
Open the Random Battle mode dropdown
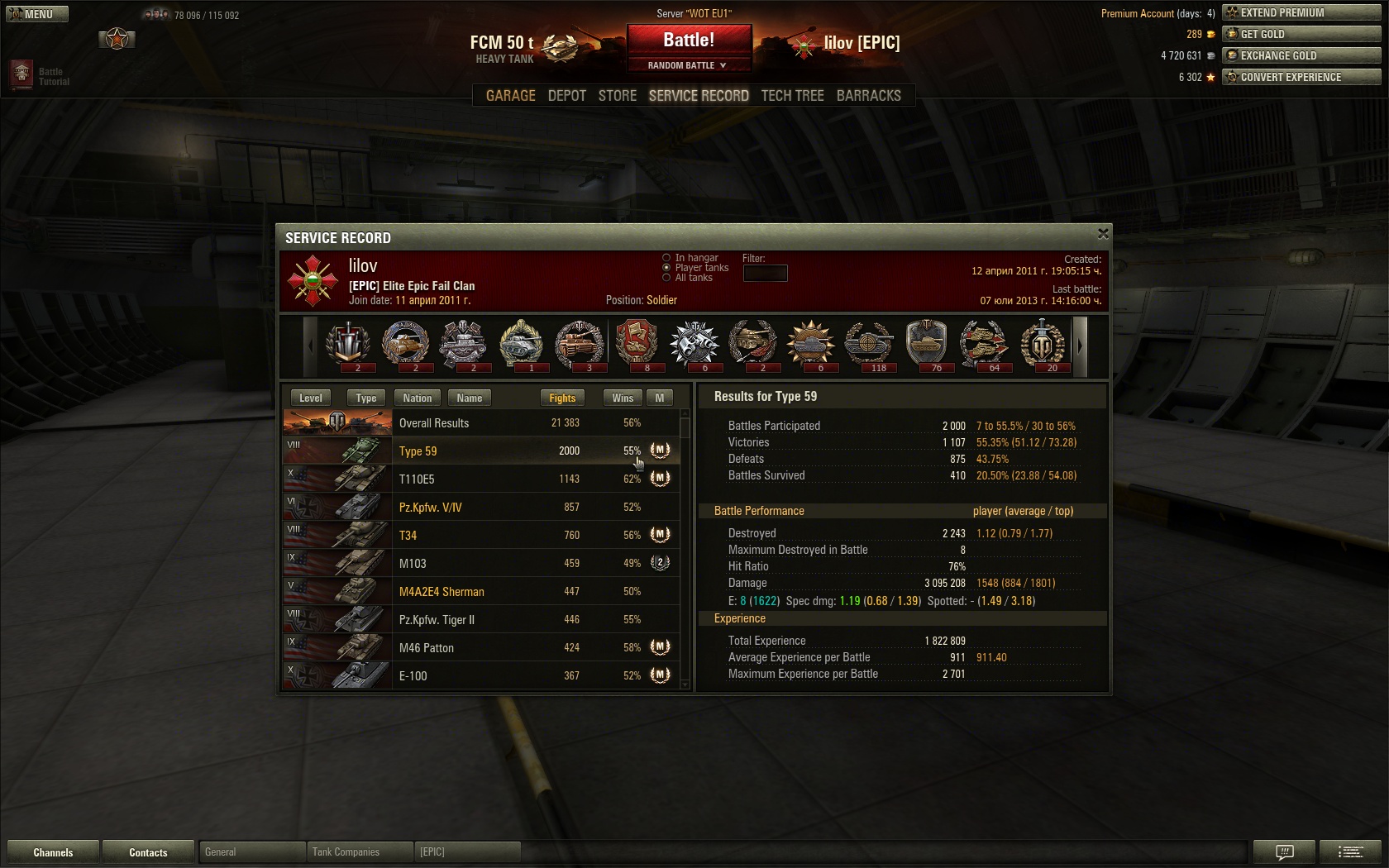click(689, 65)
